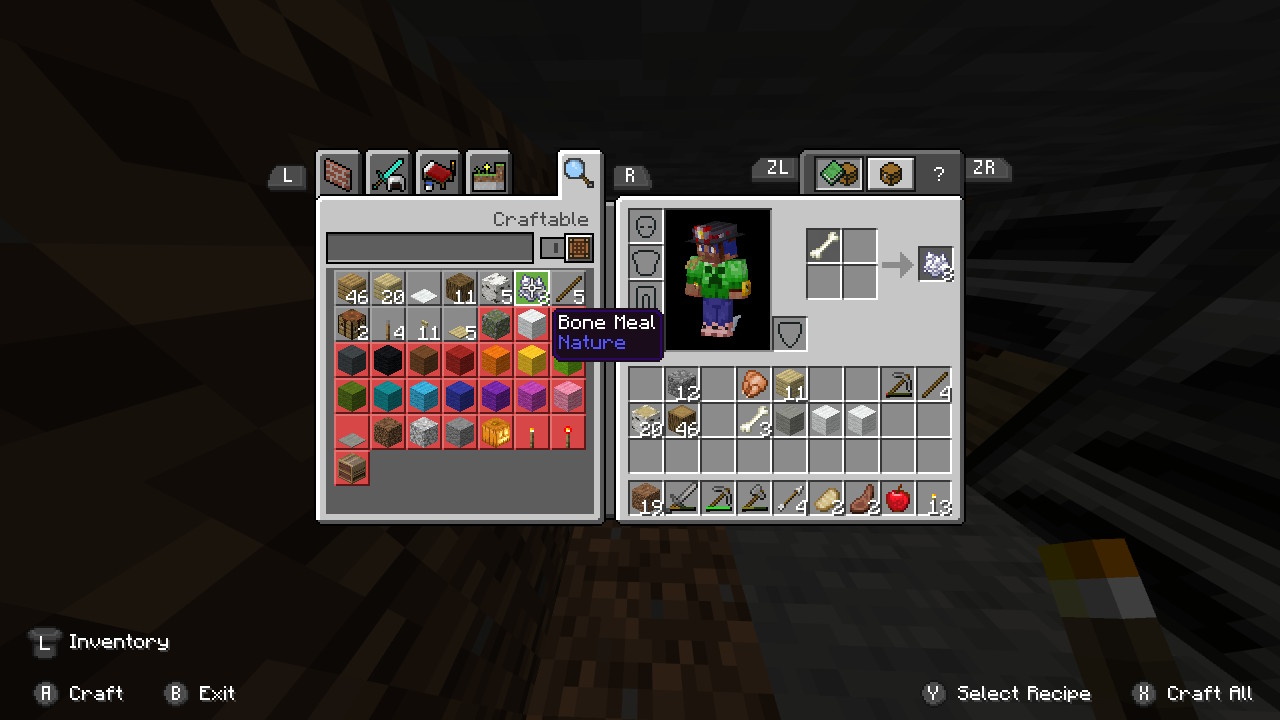Choose the jack o'lantern recipe
Image resolution: width=1280 pixels, height=720 pixels.
click(495, 432)
